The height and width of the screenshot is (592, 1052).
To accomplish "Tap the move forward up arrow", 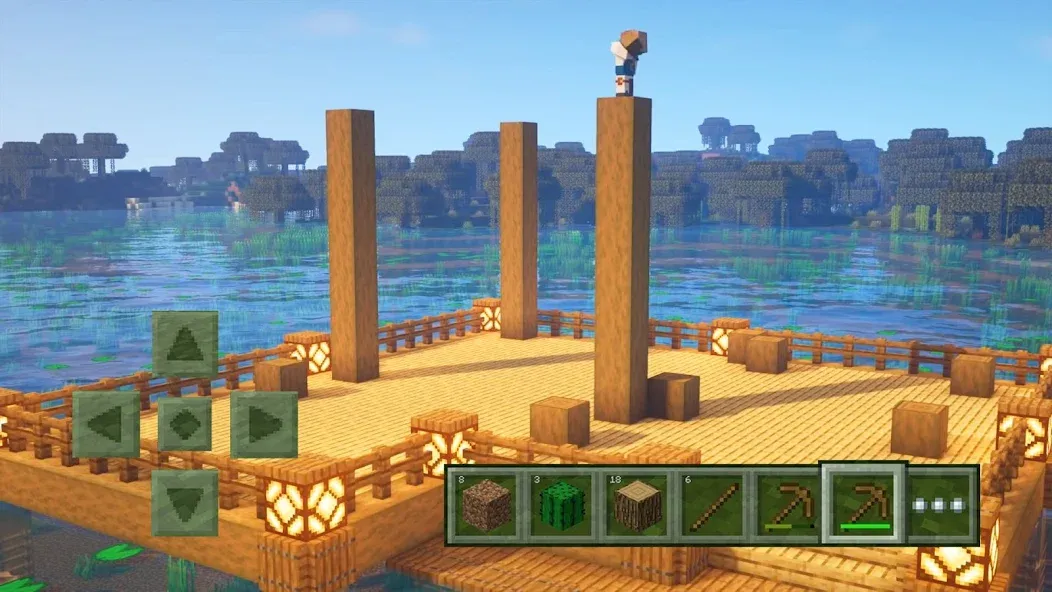I will point(185,345).
